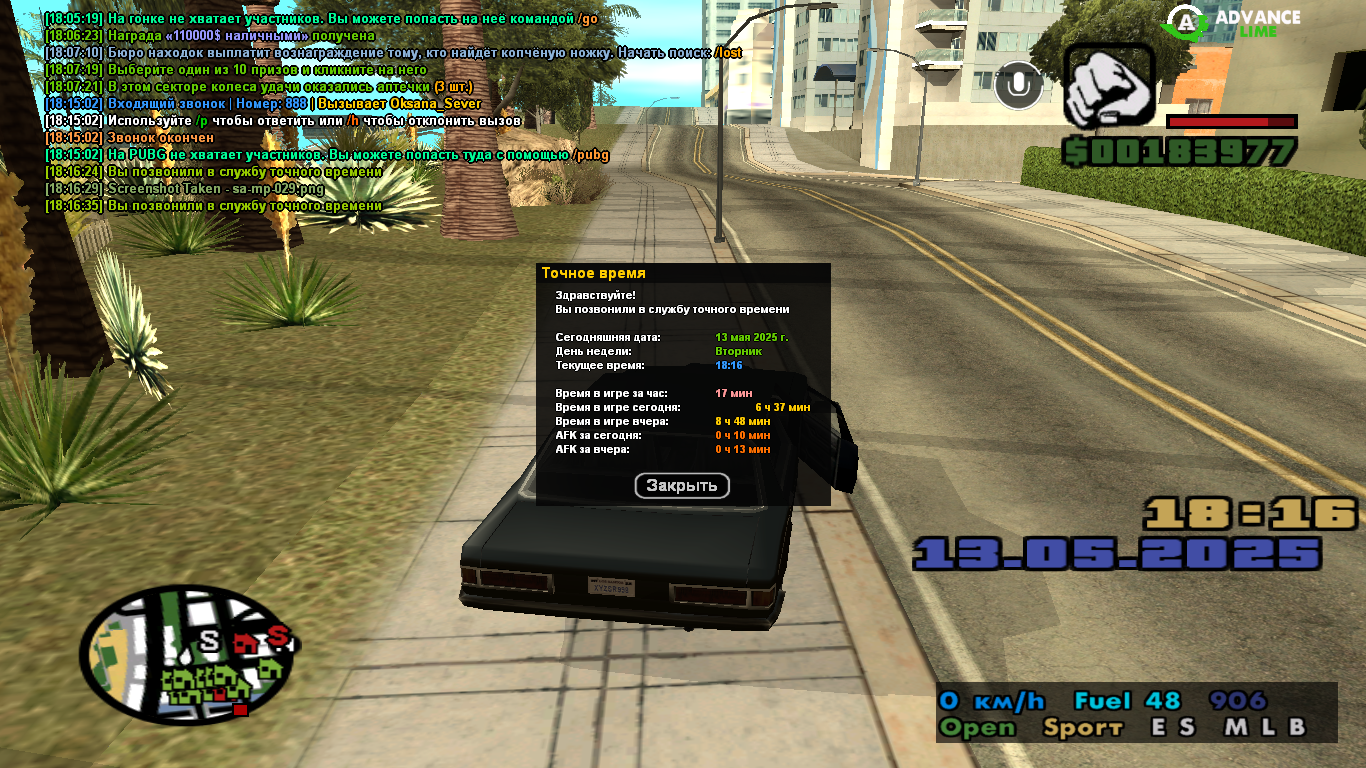Viewport: 1366px width, 768px height.
Task: Select the fist weapon icon
Action: click(1109, 86)
